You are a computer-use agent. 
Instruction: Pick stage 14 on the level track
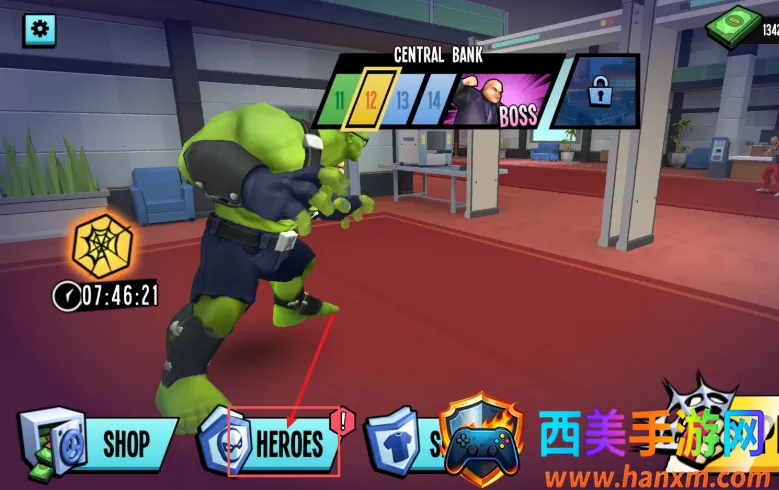click(433, 100)
